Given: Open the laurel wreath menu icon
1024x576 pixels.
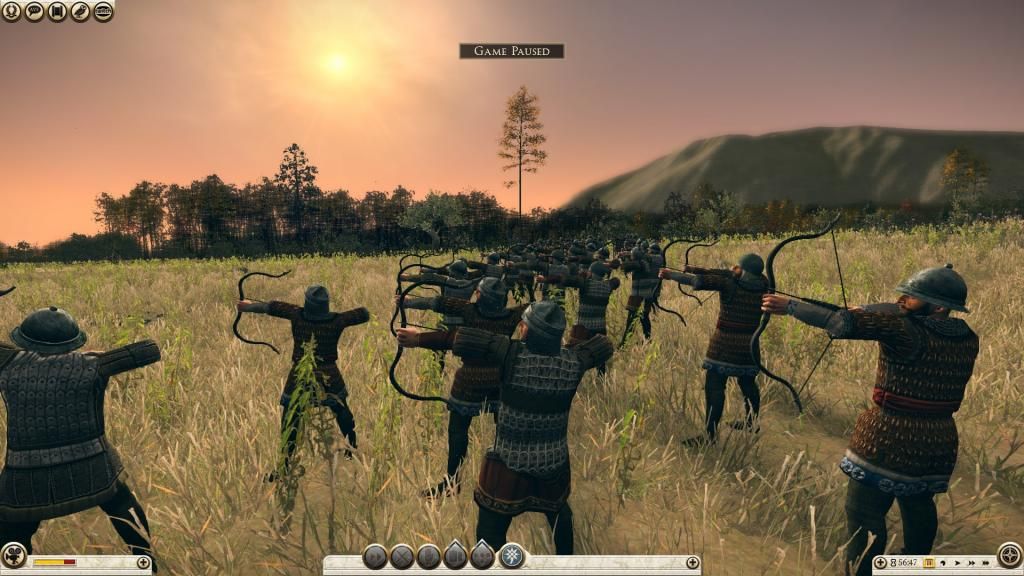Looking at the screenshot, I should click(x=12, y=12).
